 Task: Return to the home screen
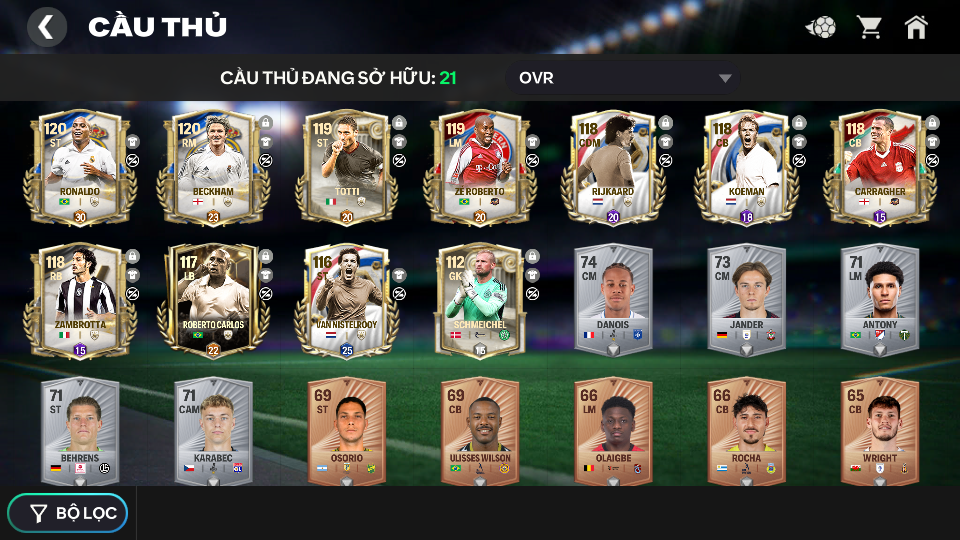(916, 27)
